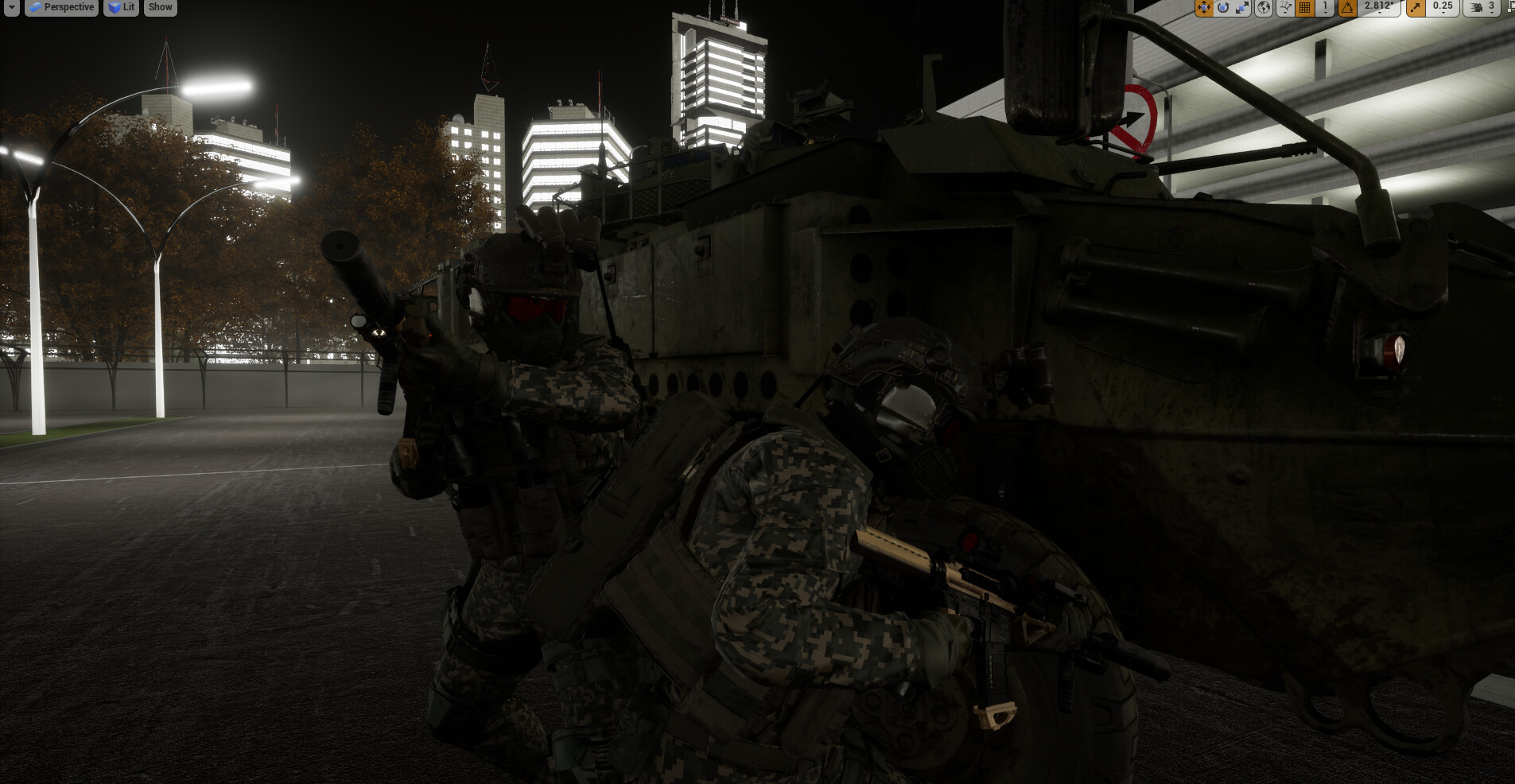Open the Show flags menu
This screenshot has height=784, width=1515.
160,7
